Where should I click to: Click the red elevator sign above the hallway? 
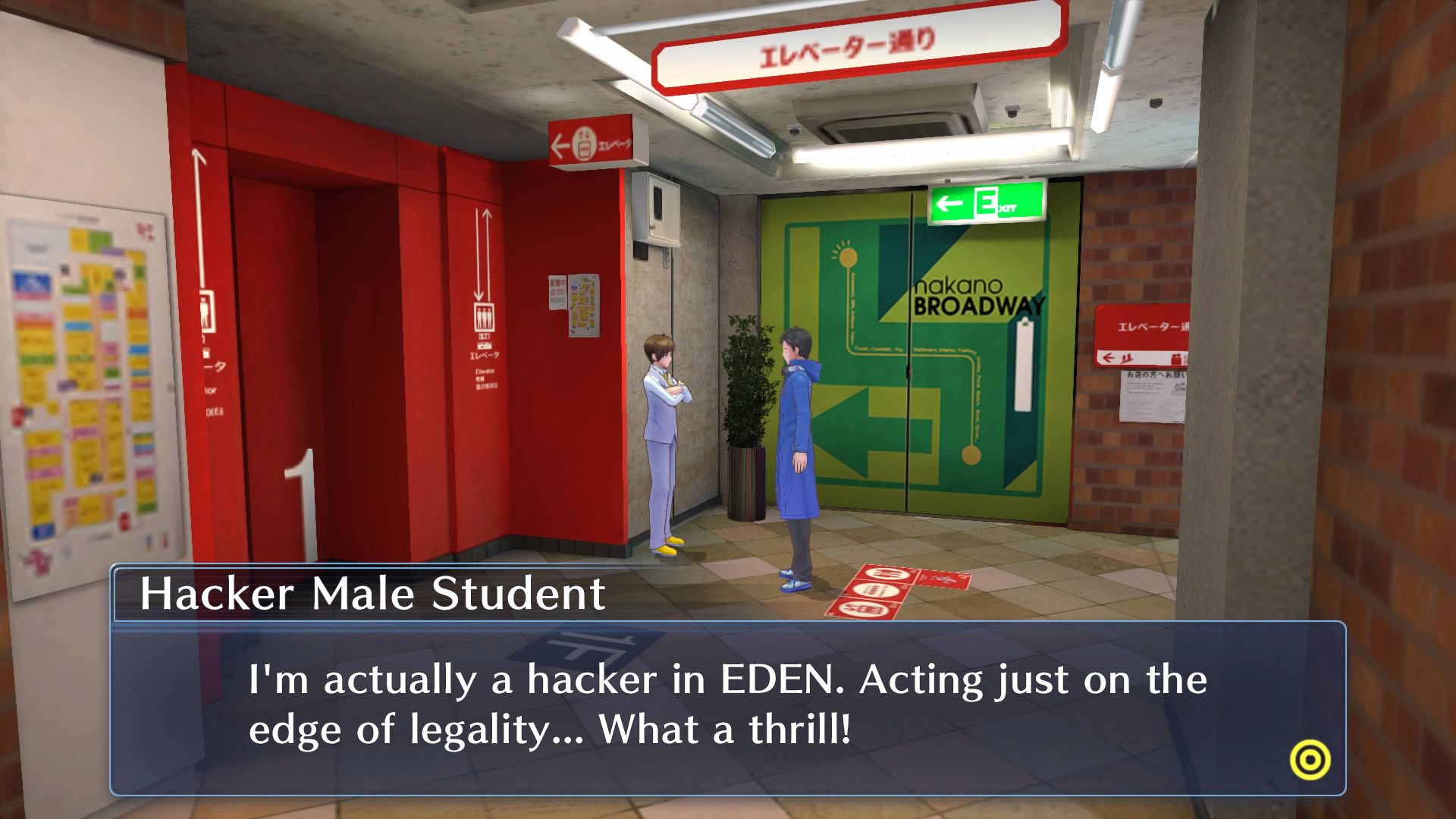591,140
